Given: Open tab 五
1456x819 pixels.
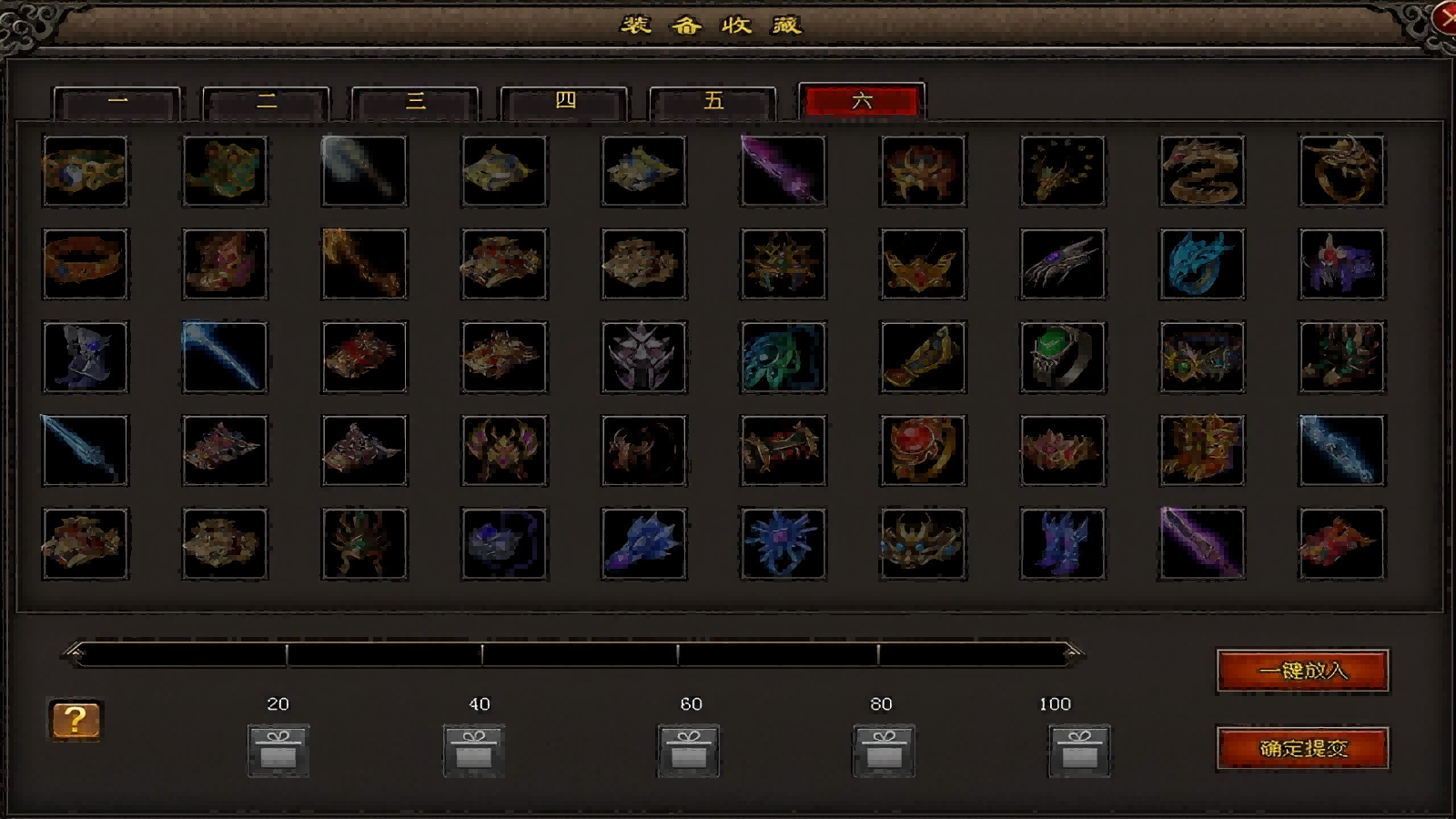Looking at the screenshot, I should [713, 101].
